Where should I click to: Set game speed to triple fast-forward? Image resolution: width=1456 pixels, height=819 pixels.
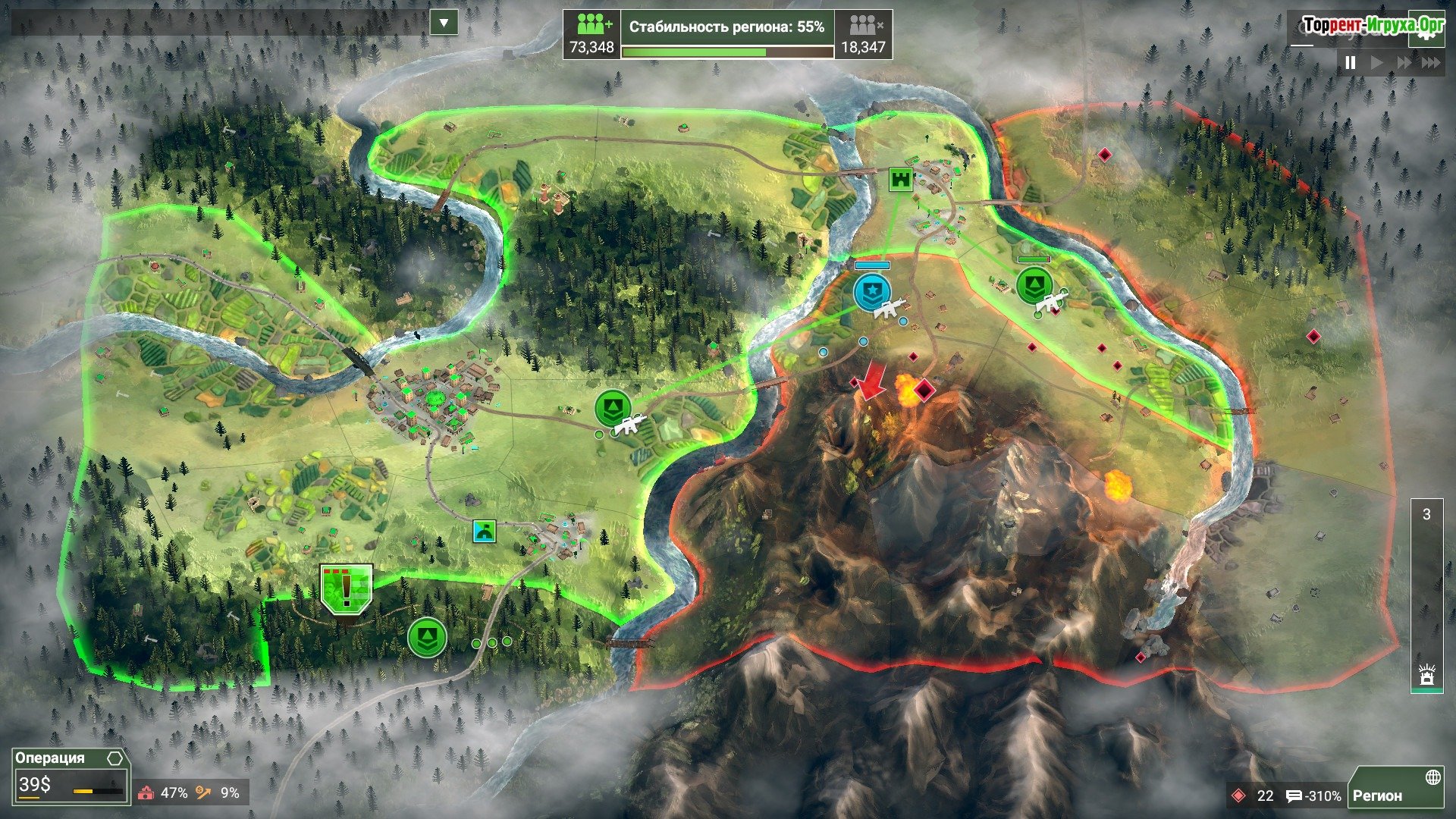1430,63
